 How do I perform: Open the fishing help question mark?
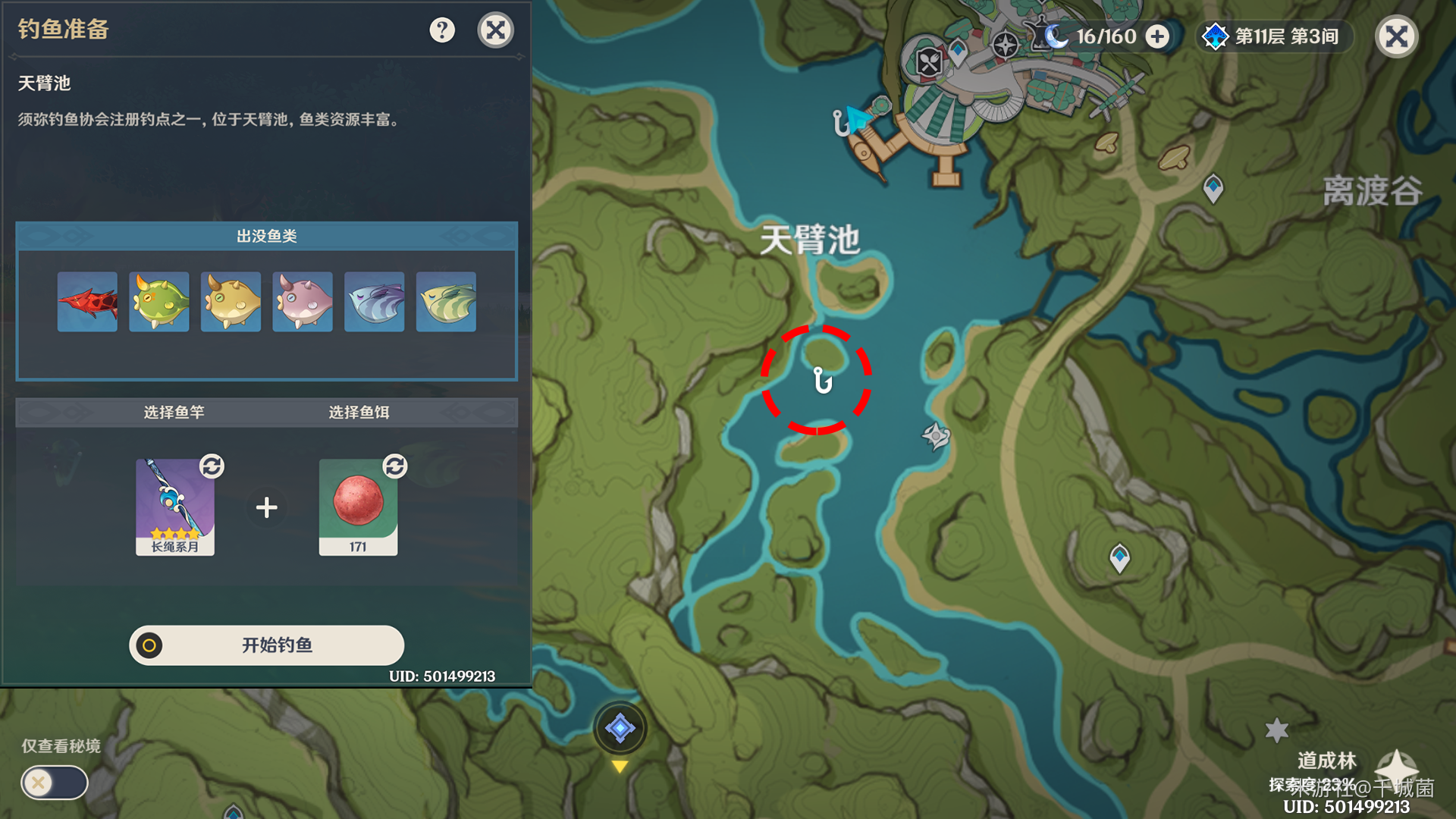pos(442,30)
